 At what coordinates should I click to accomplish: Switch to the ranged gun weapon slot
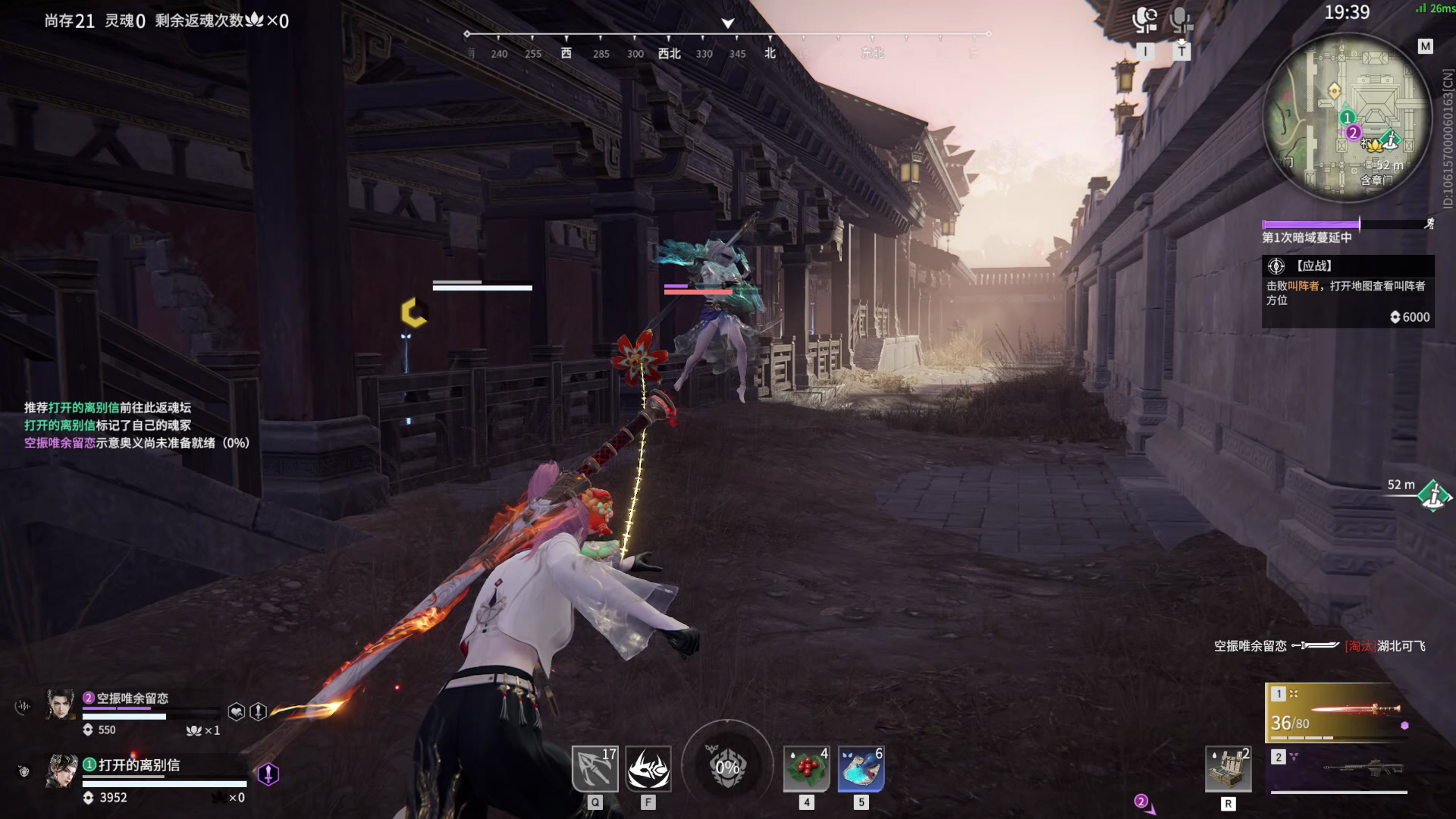[x=1340, y=769]
